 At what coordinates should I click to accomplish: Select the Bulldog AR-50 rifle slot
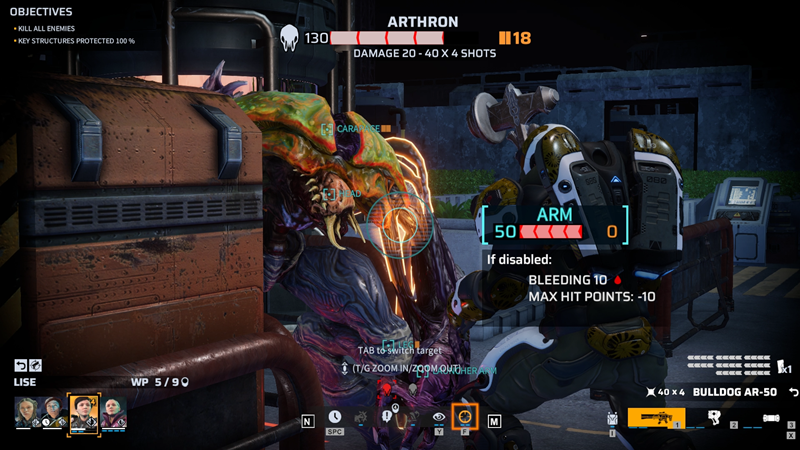click(x=655, y=418)
